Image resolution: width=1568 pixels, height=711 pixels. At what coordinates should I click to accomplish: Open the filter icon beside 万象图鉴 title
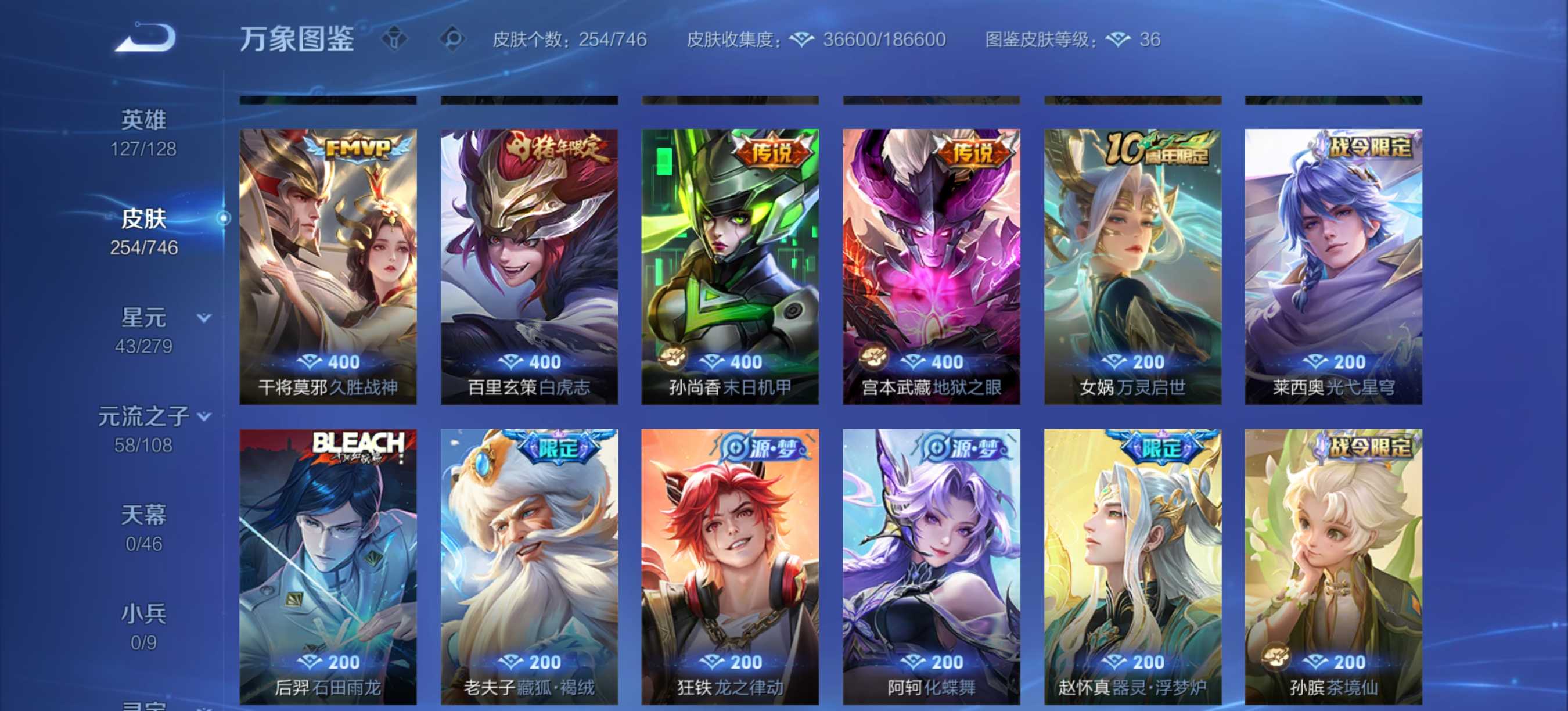[x=395, y=38]
